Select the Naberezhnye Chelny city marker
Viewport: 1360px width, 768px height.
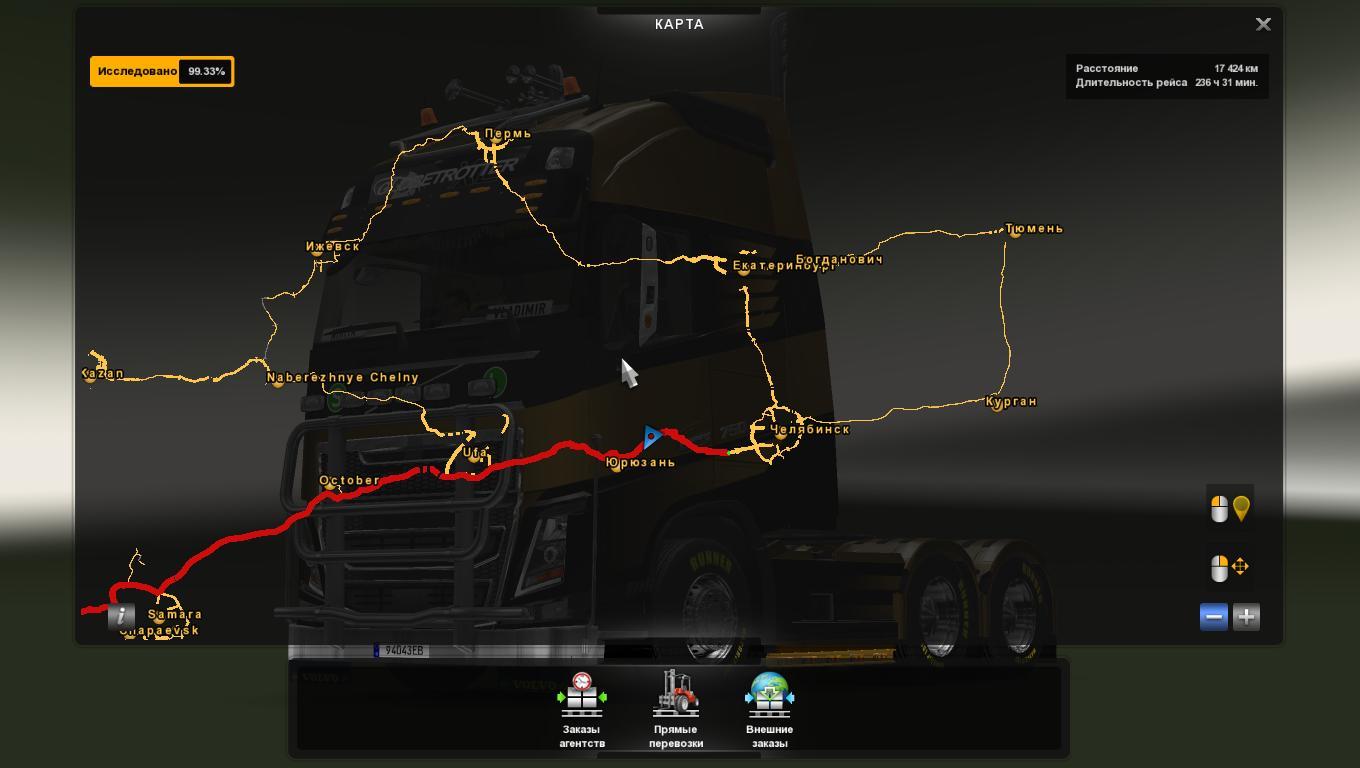point(279,381)
